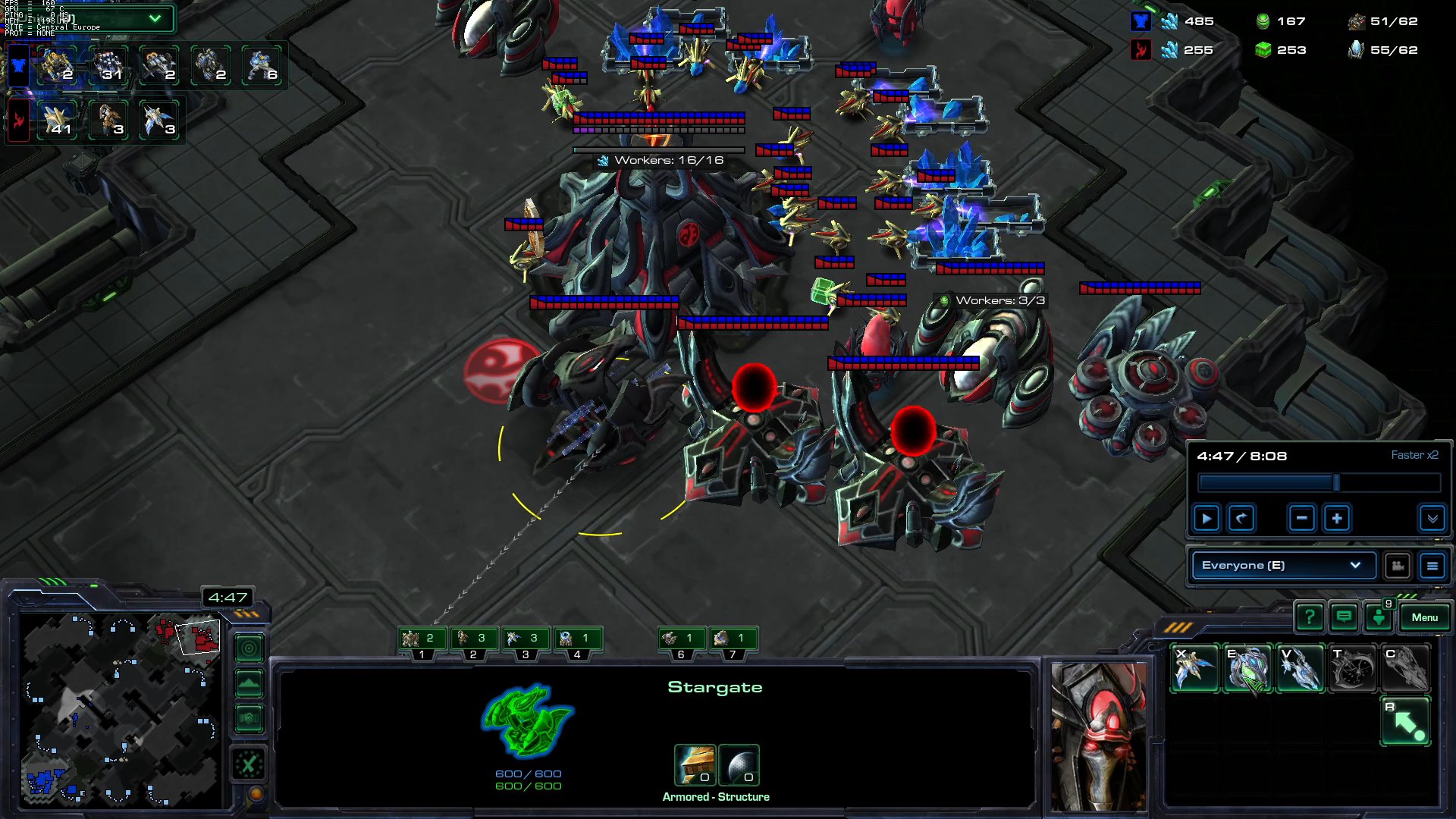
Task: Collapse the replay control panel with the chevron
Action: click(x=1432, y=519)
